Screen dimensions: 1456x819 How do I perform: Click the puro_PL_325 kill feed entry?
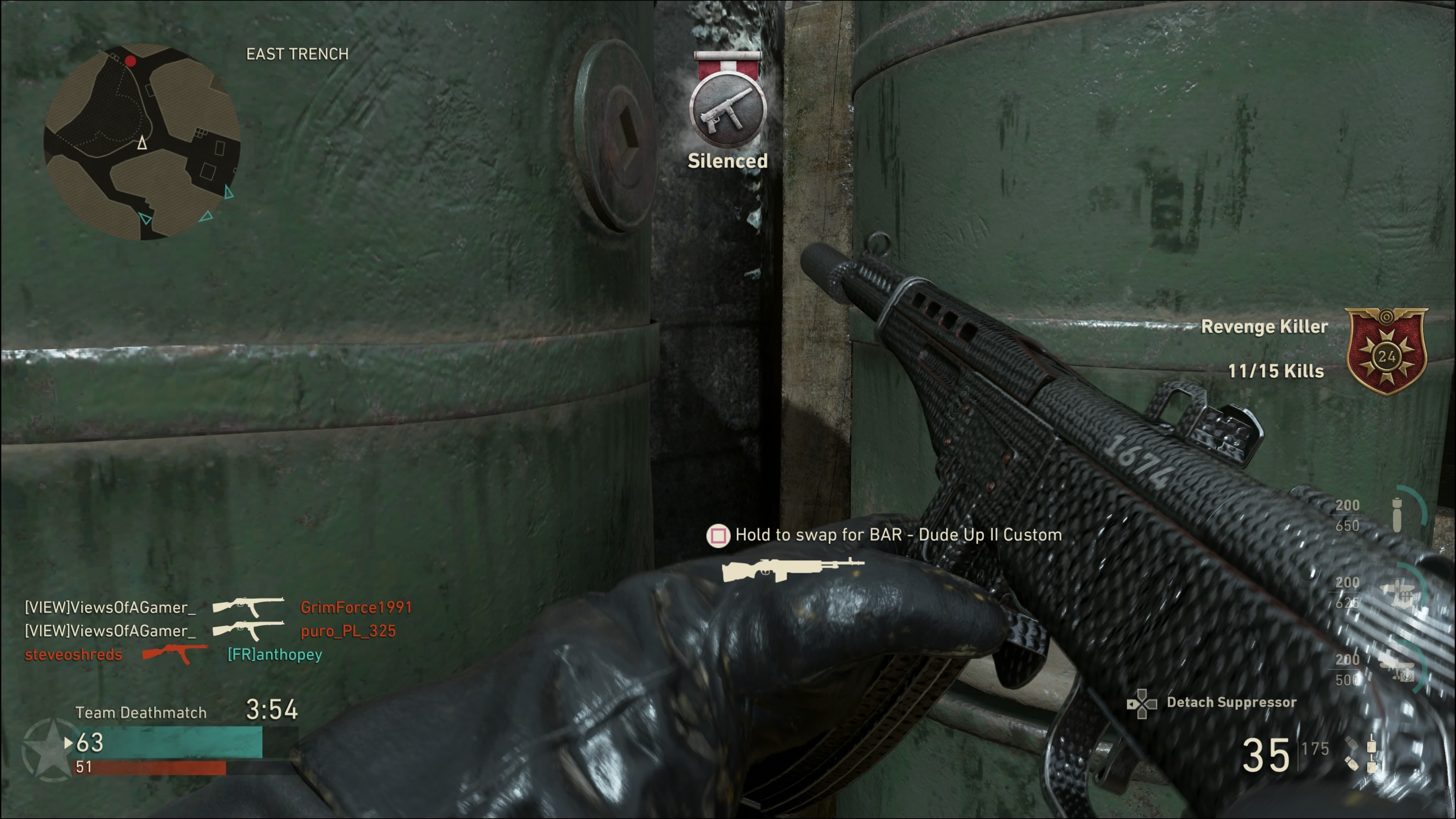coord(348,631)
